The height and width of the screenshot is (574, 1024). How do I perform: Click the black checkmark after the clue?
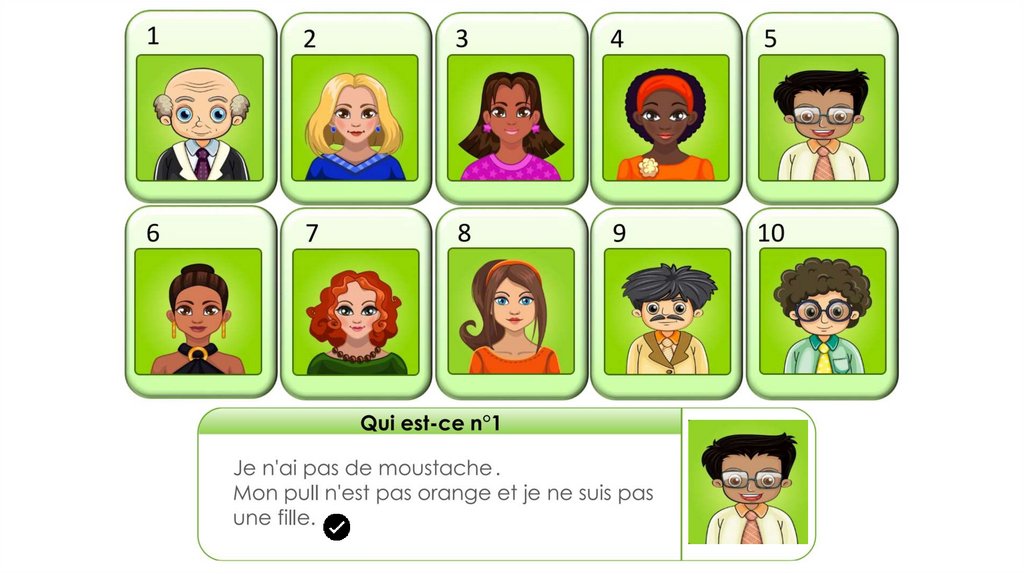coord(337,527)
